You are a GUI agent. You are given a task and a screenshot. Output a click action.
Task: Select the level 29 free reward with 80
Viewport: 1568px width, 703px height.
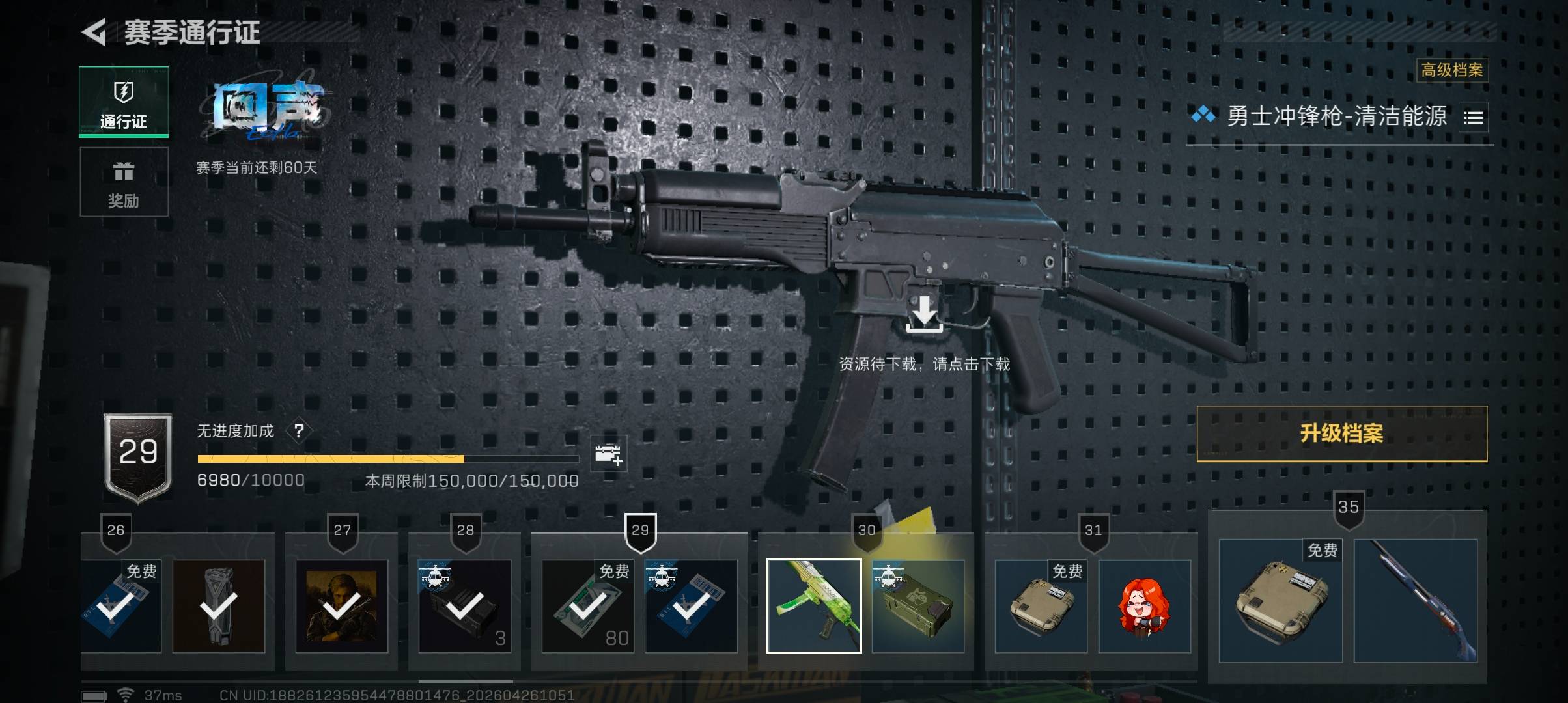coord(587,605)
